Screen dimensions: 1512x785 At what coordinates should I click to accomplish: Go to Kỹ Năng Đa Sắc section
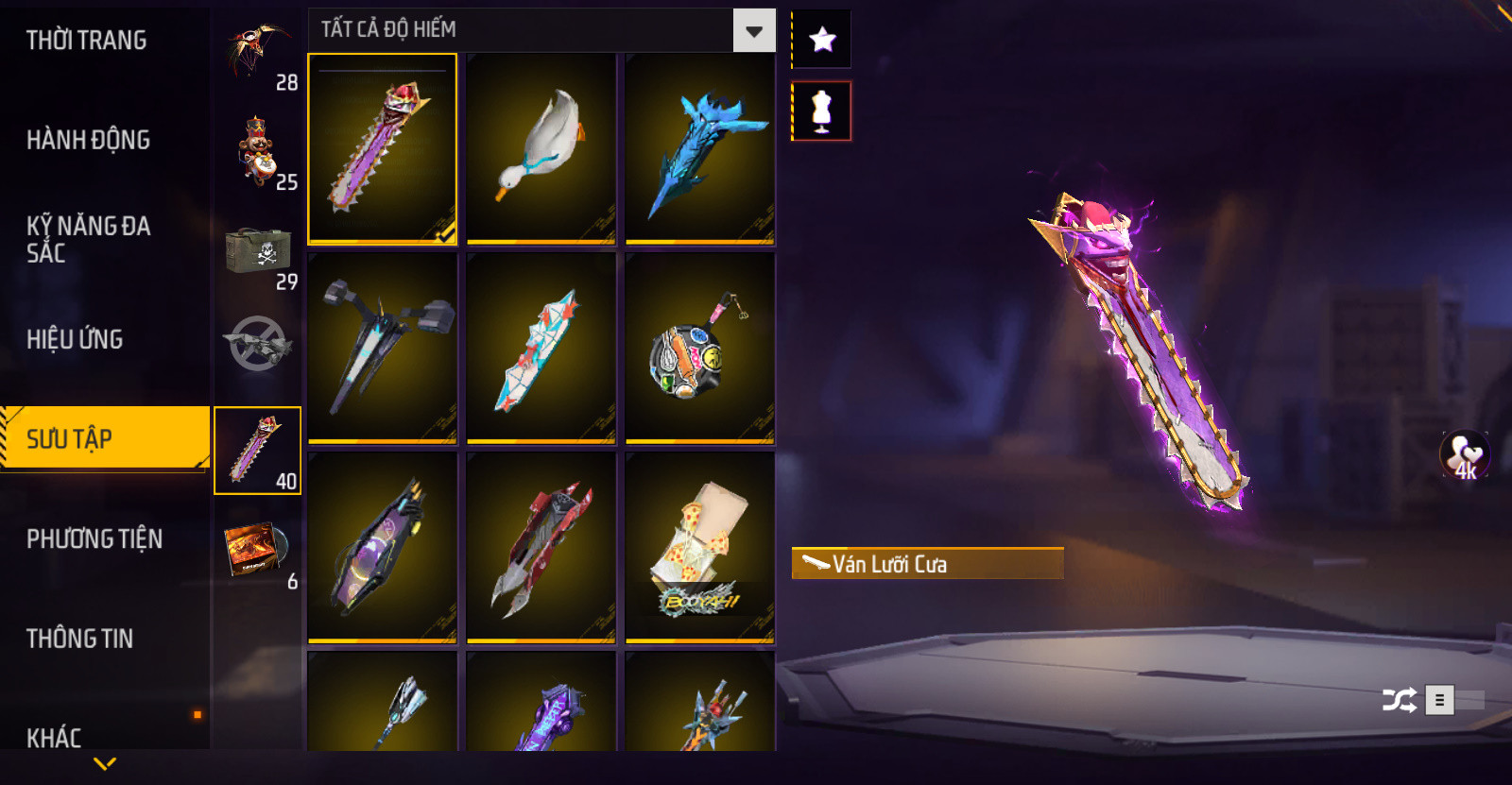click(x=88, y=239)
